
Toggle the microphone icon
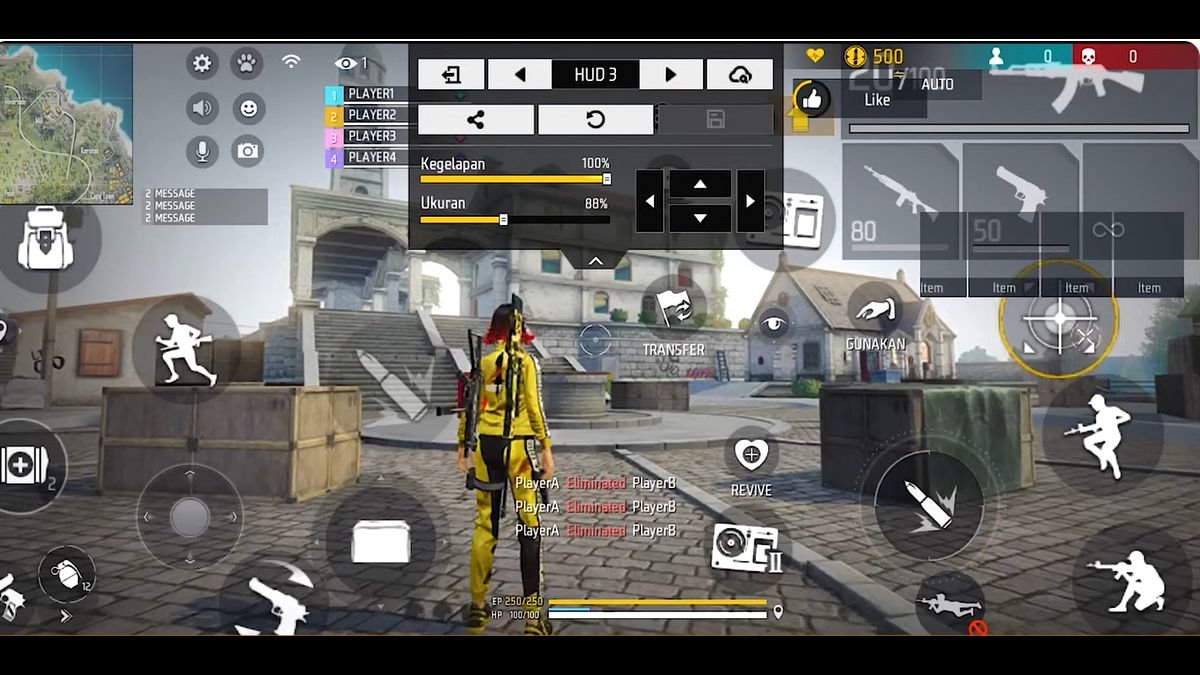point(202,151)
